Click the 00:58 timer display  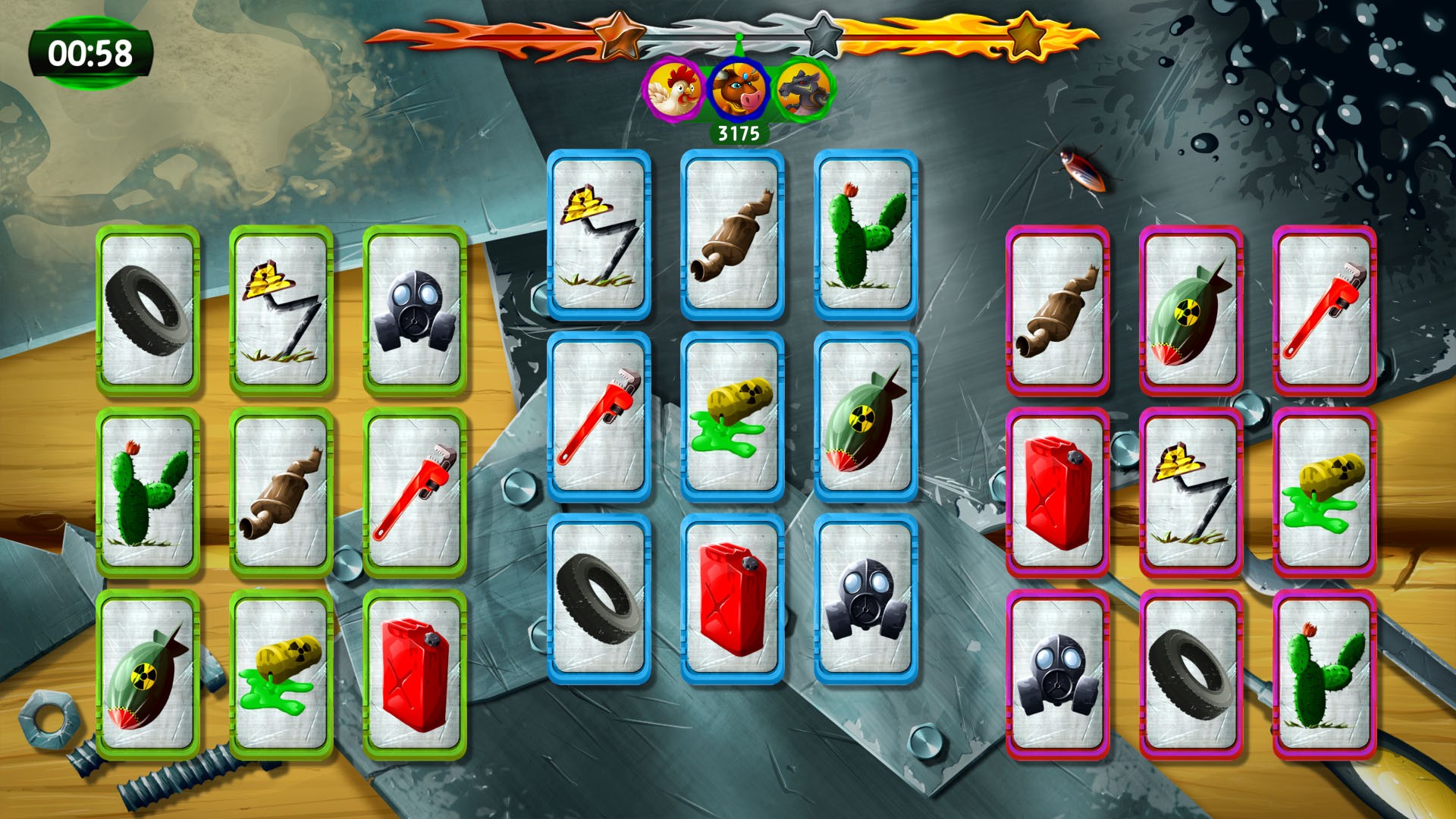(92, 52)
